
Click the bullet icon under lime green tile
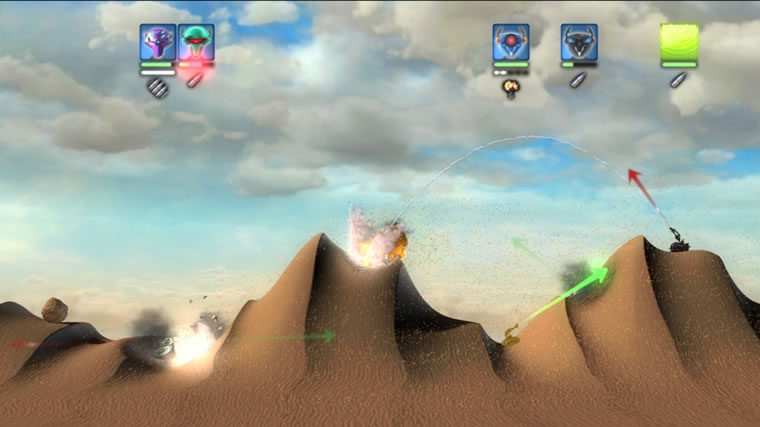pos(678,80)
